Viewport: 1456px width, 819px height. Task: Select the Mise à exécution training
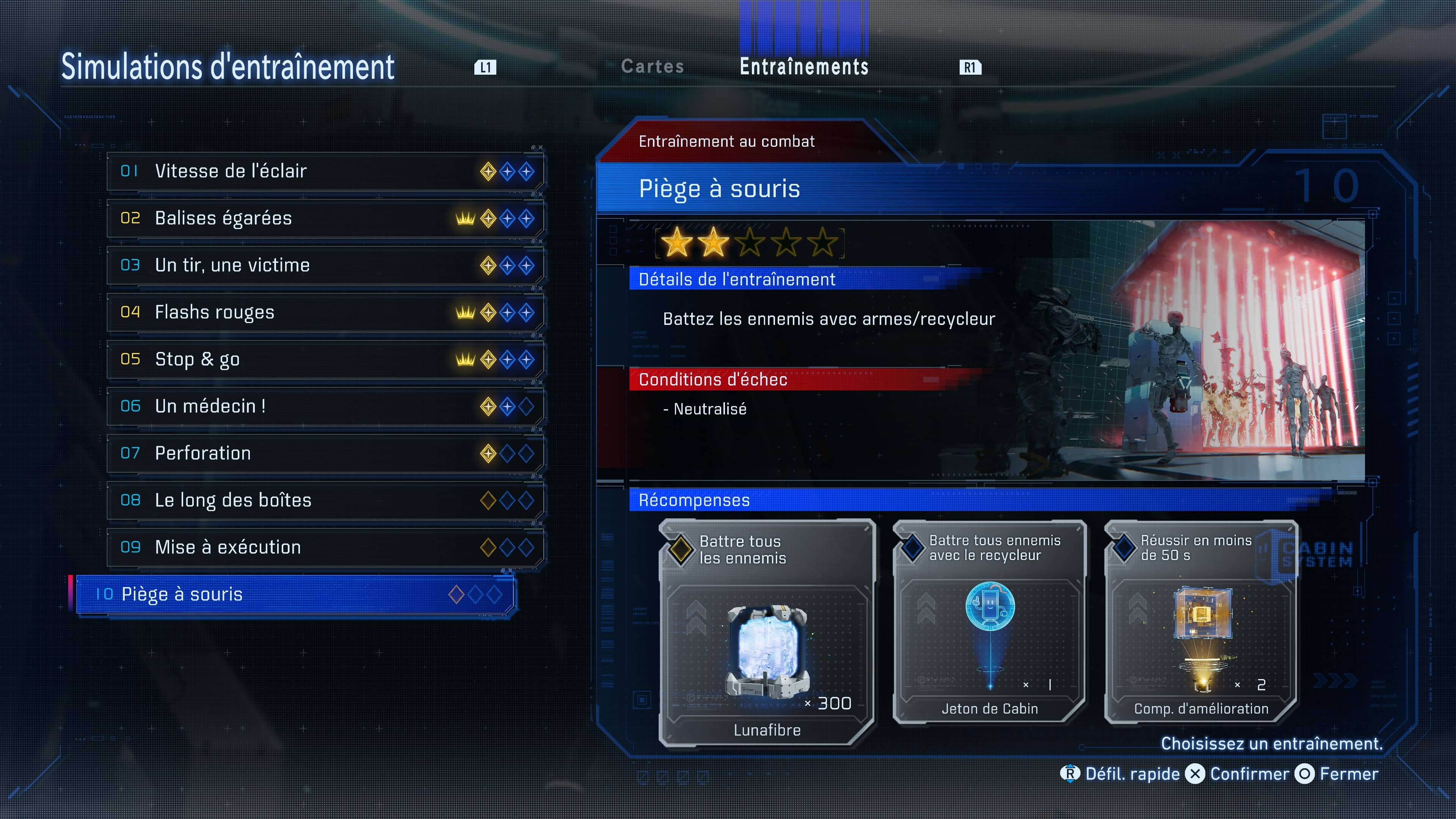click(325, 546)
